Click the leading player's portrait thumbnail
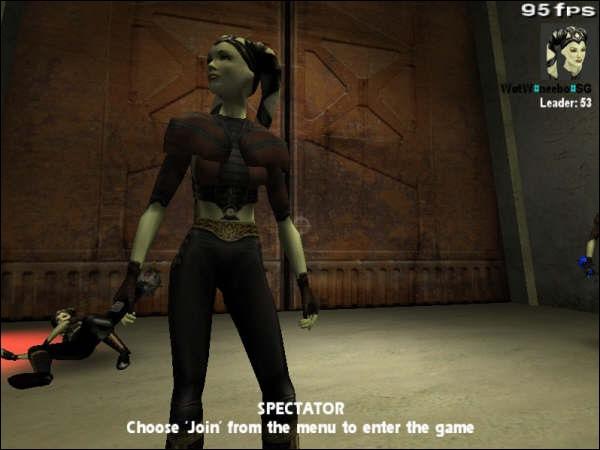 pyautogui.click(x=564, y=50)
